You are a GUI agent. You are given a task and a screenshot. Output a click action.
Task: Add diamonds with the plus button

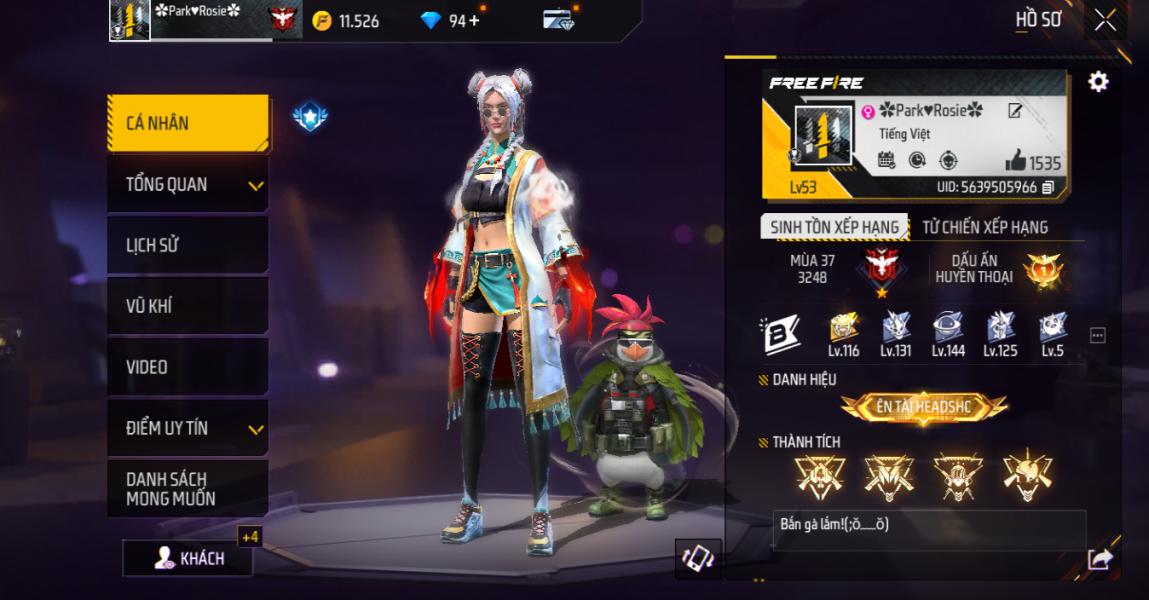474,20
